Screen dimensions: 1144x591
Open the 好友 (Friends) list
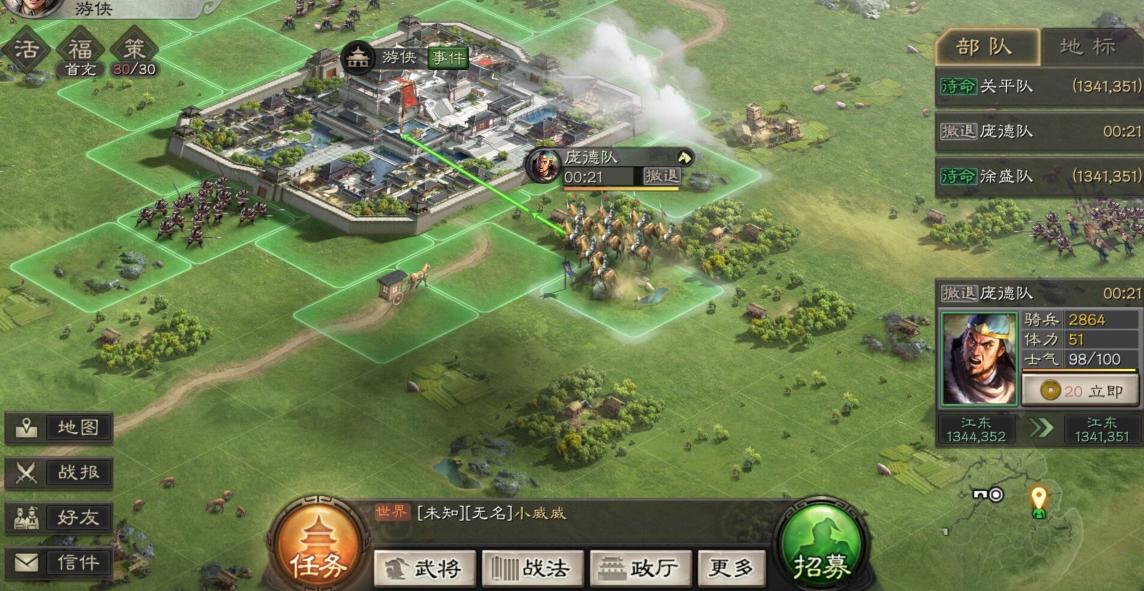tap(60, 518)
